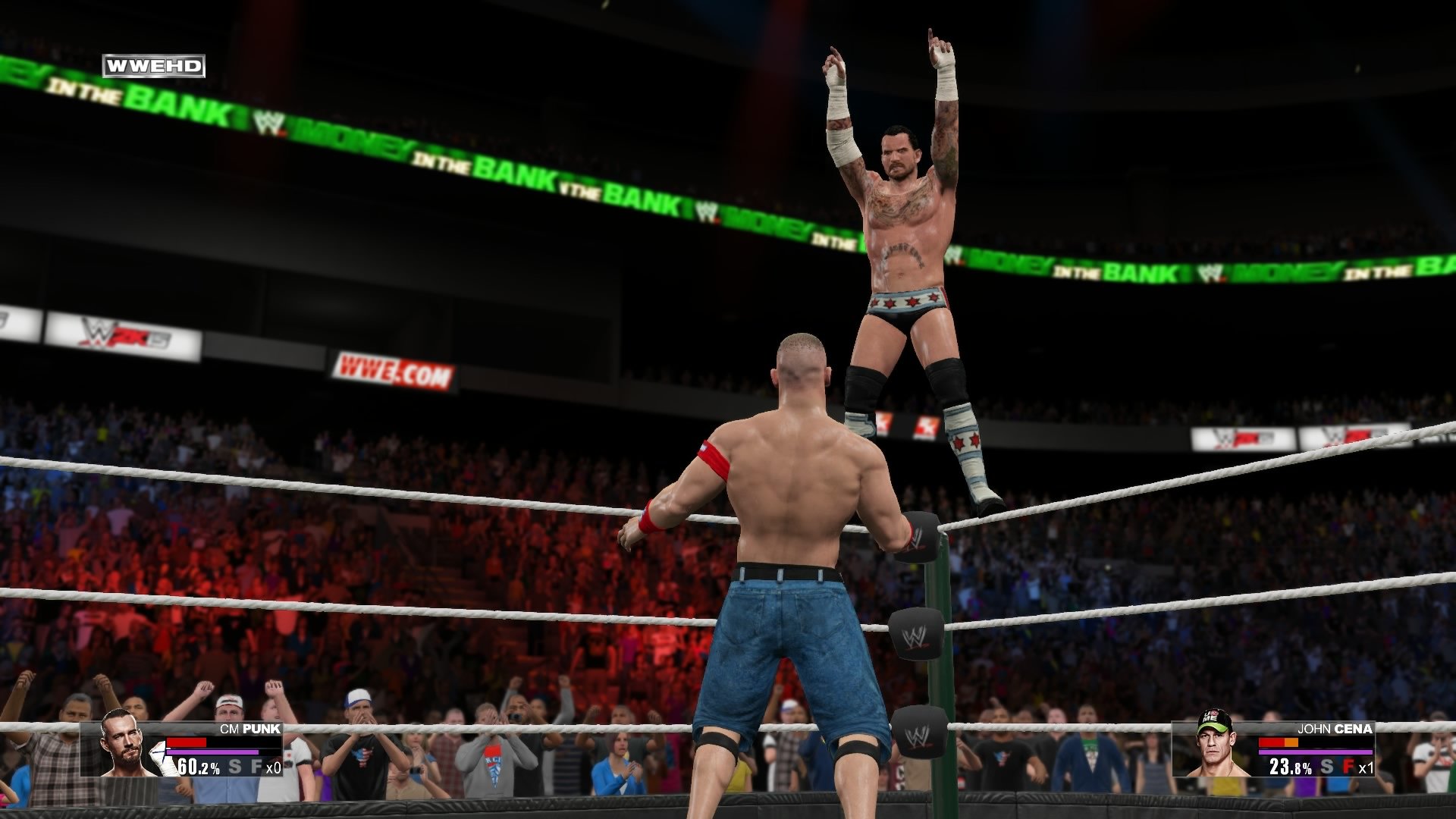Click the WWEHD broadcast logo
The width and height of the screenshot is (1456, 819).
click(x=152, y=67)
